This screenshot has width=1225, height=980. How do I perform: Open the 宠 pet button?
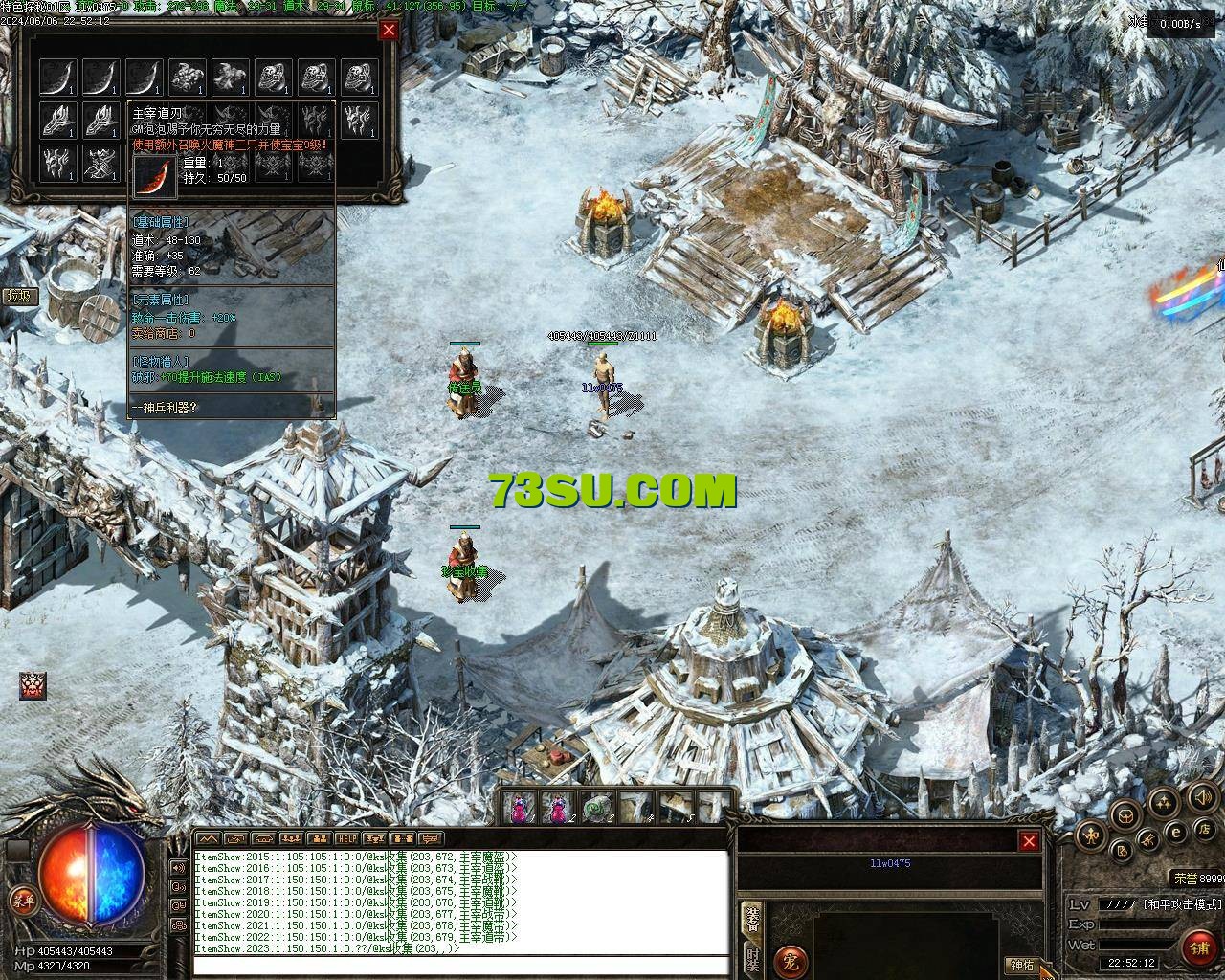pos(790,960)
